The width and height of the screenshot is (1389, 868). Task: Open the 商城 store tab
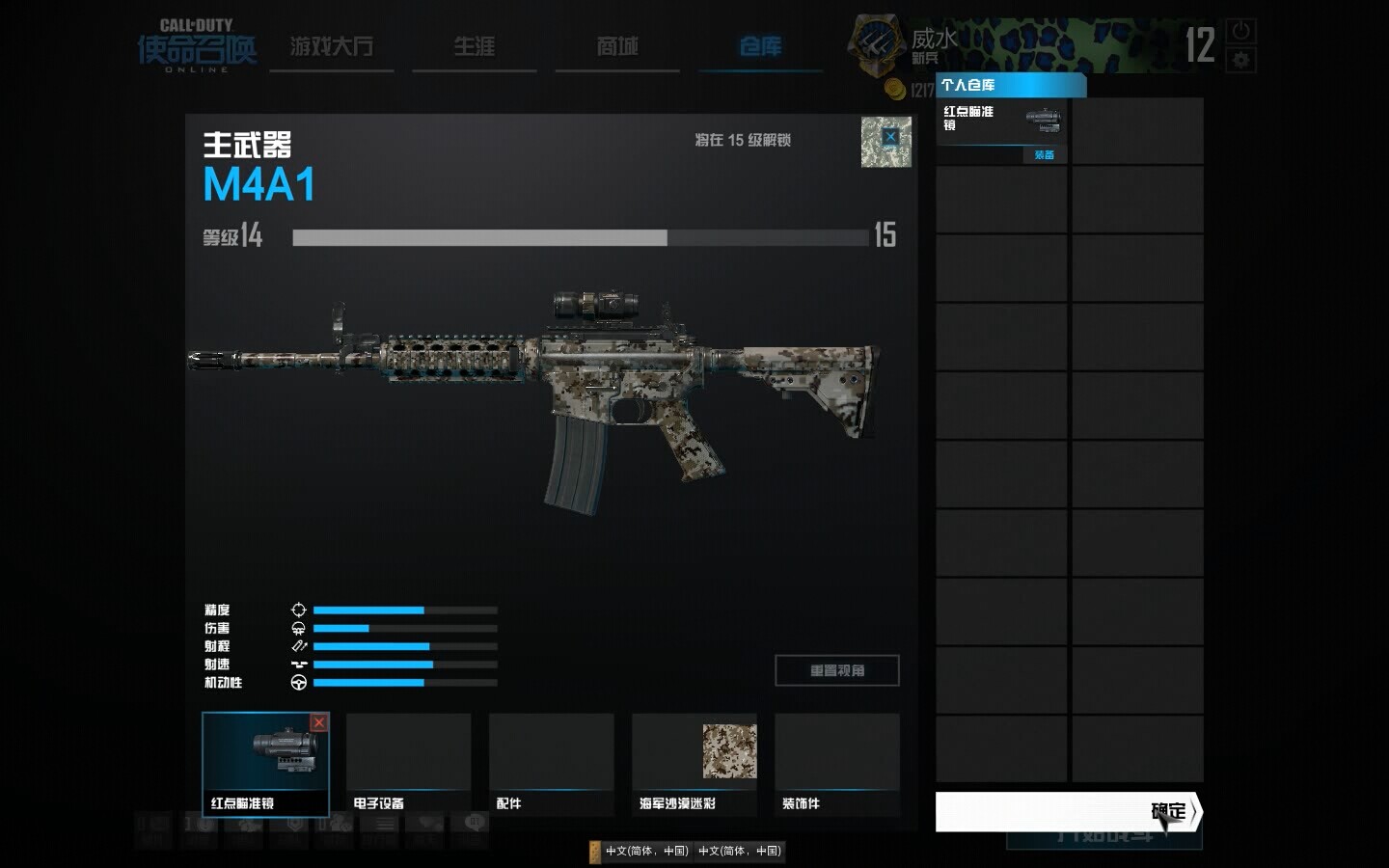pyautogui.click(x=617, y=46)
